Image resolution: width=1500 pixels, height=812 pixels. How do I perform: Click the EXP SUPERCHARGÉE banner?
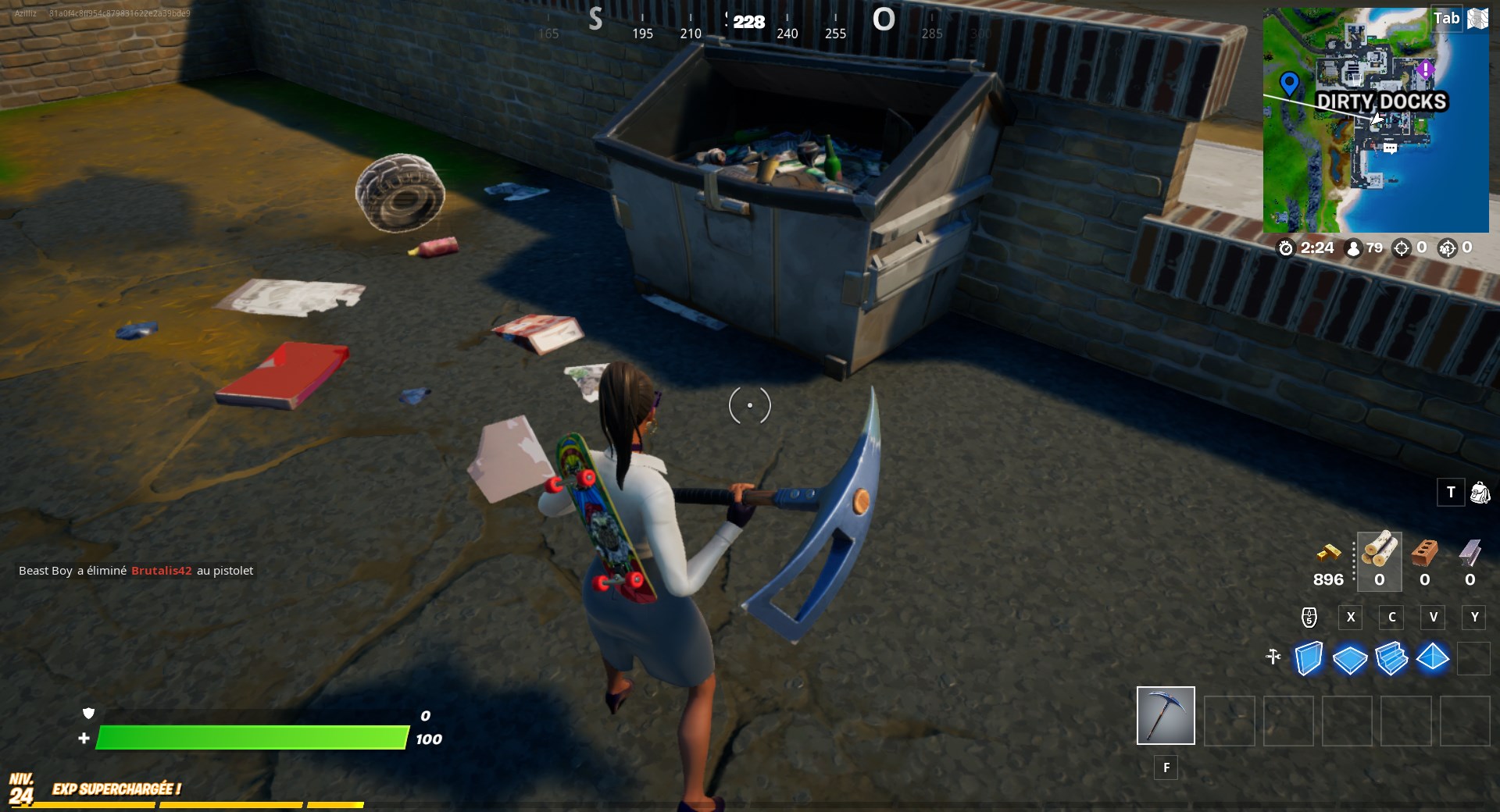116,789
